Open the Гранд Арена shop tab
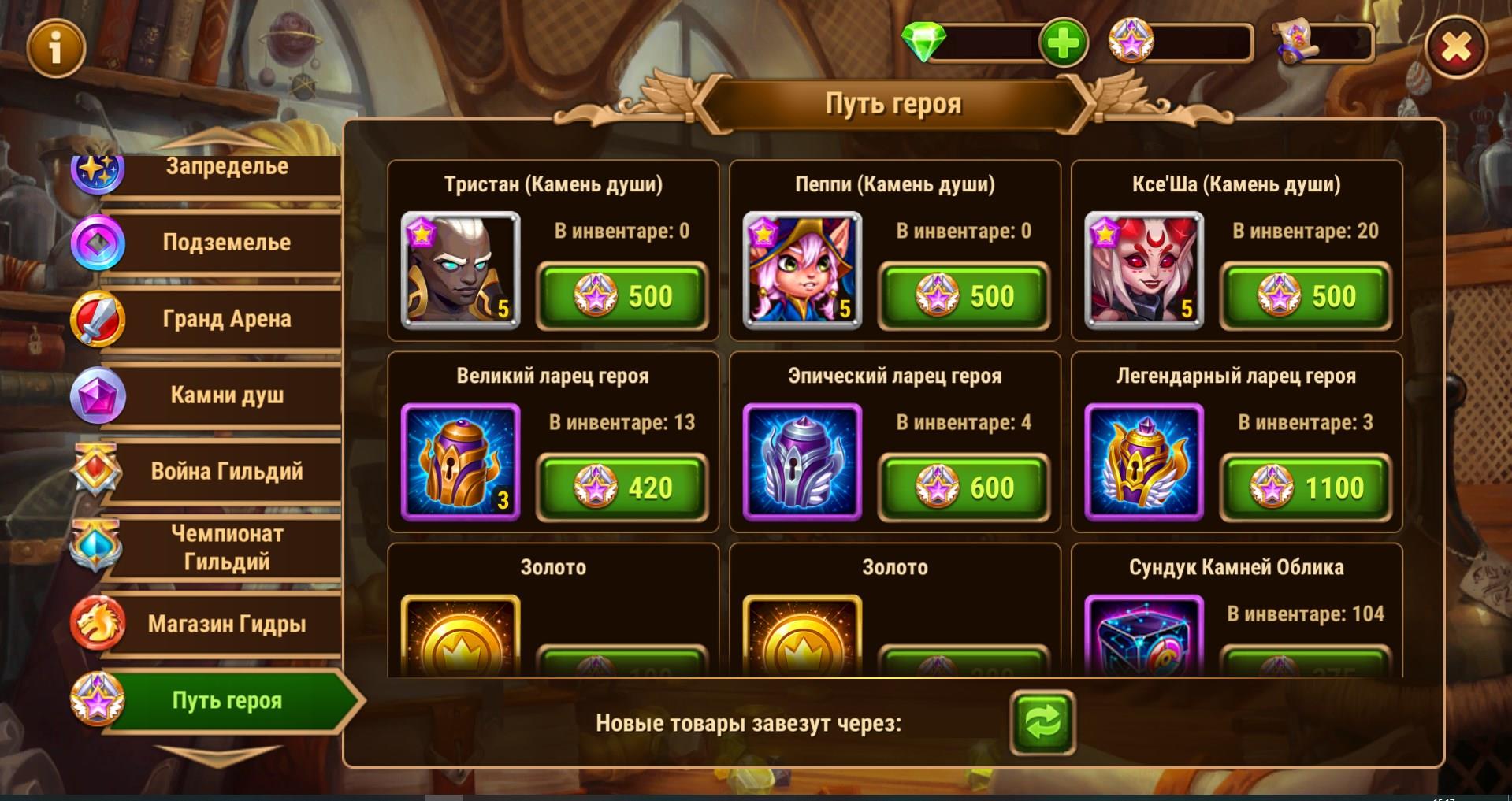The width and height of the screenshot is (1512, 801). click(226, 319)
